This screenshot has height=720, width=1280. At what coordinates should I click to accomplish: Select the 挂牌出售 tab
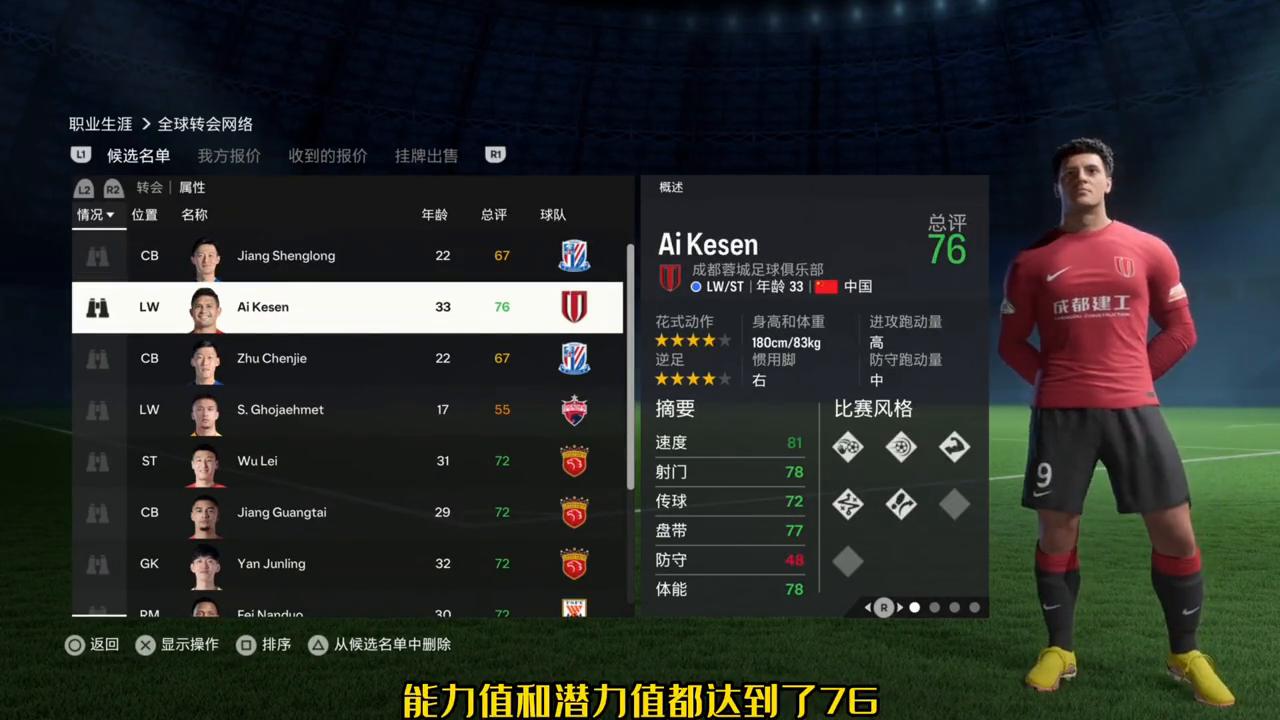426,155
